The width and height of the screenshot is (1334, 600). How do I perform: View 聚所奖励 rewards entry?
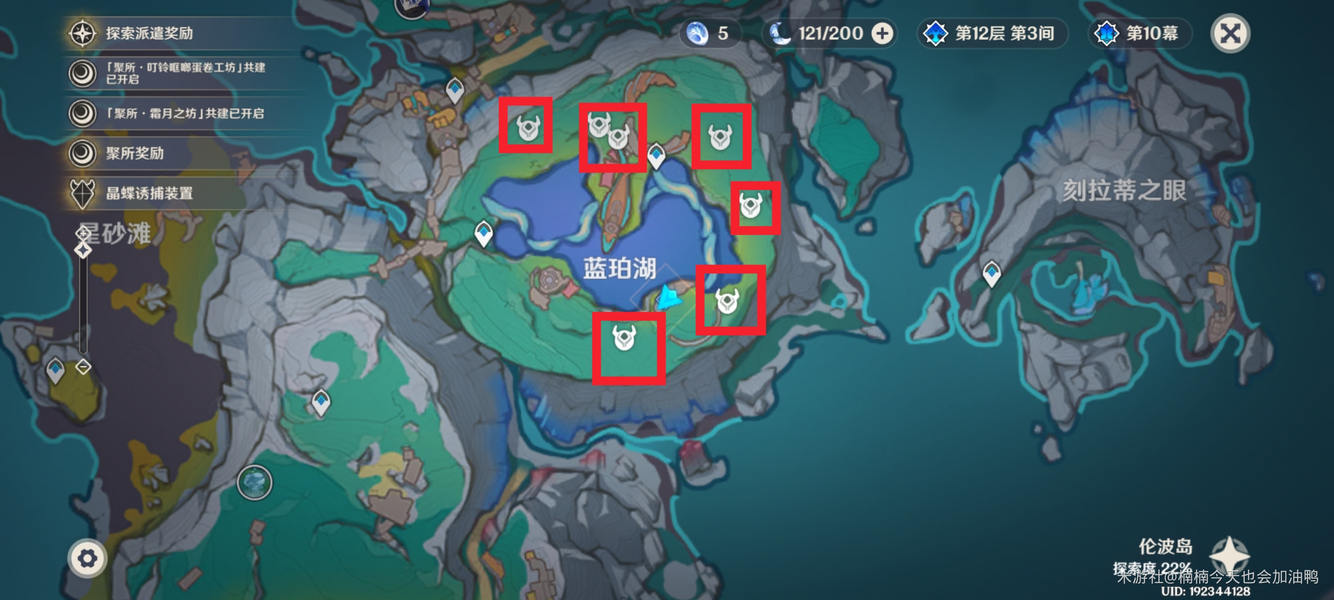click(x=135, y=153)
